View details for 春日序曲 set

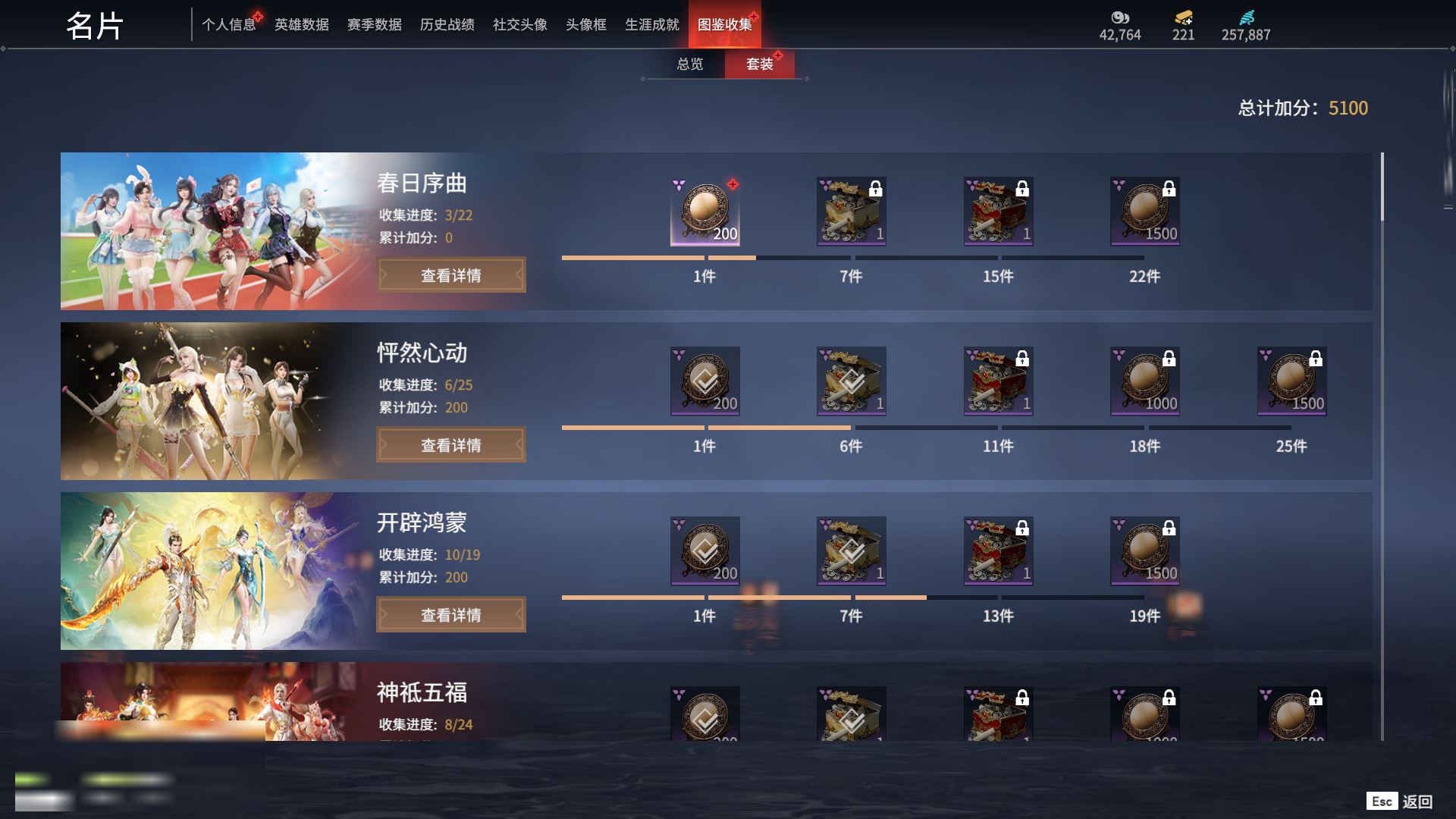point(451,275)
